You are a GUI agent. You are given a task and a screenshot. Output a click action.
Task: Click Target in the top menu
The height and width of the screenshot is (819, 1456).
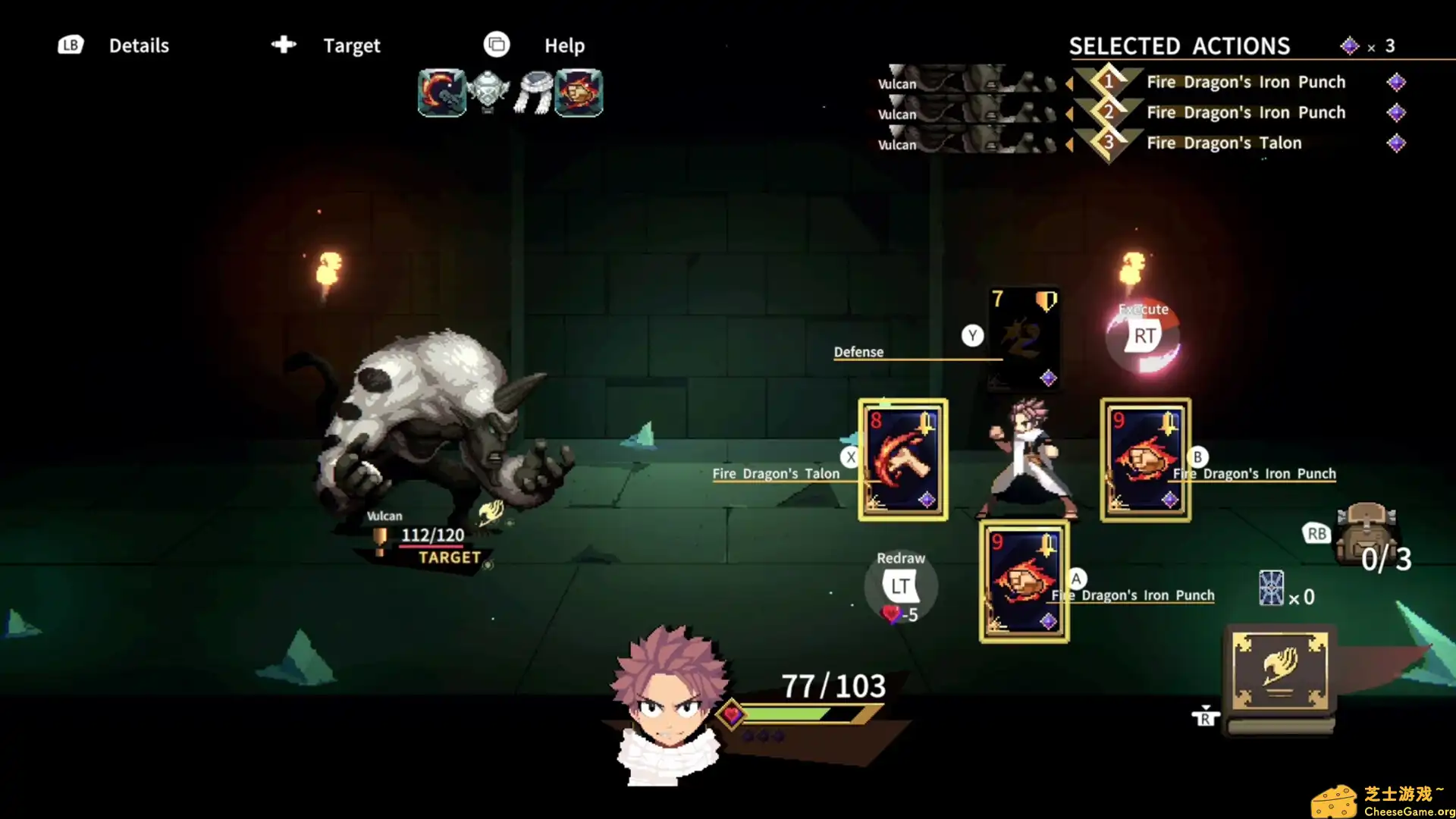click(x=351, y=45)
